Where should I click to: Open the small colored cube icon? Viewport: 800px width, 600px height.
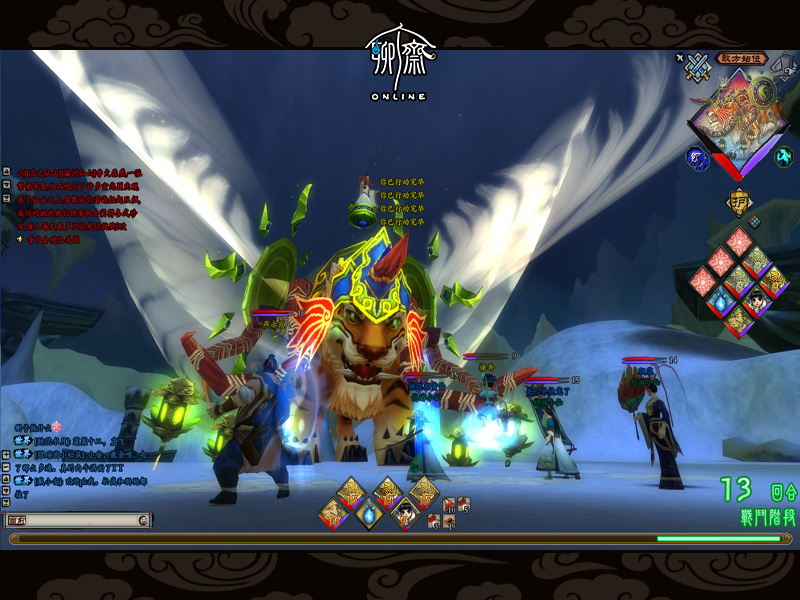pos(755,221)
